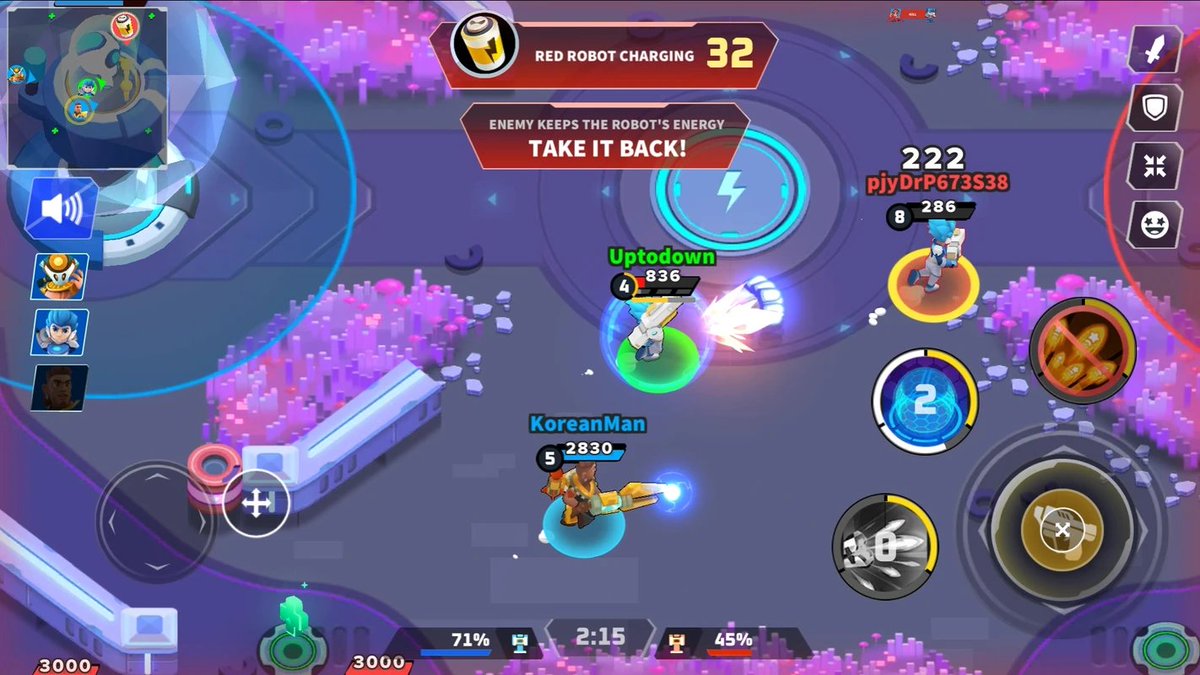Tap the sword attack ping button
The image size is (1200, 675).
[x=1155, y=50]
